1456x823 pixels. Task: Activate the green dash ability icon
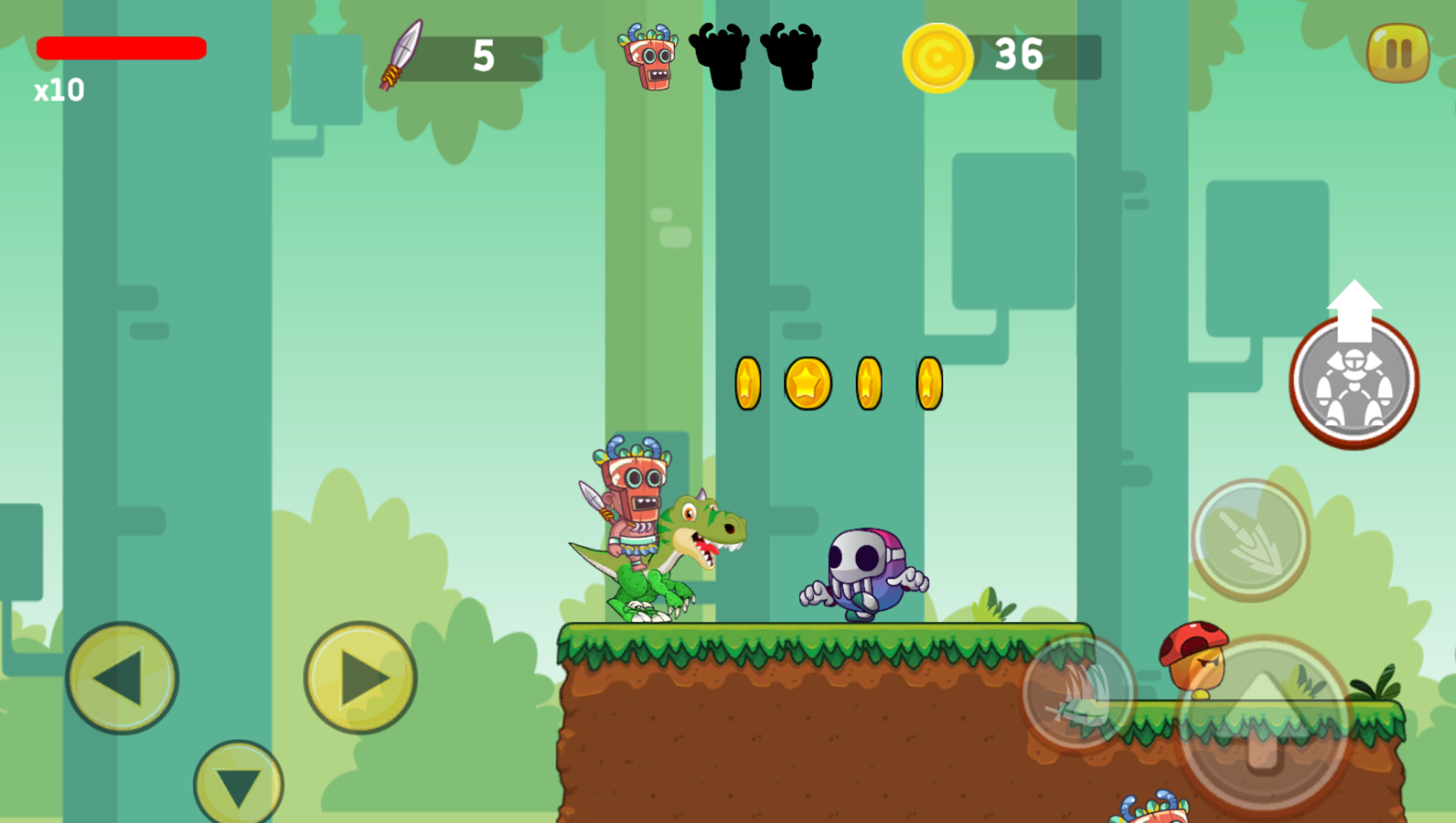tap(1251, 540)
